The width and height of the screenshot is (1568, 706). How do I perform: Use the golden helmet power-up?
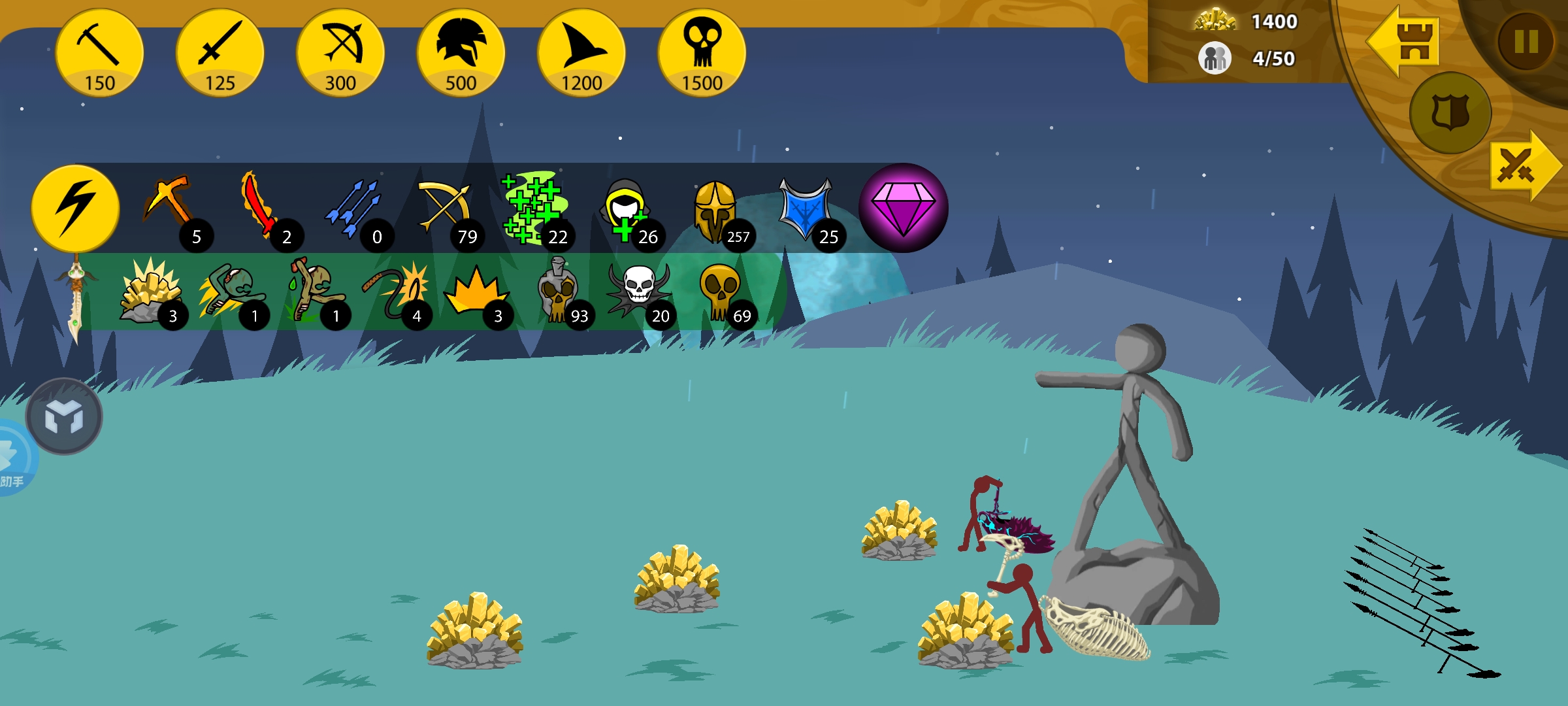pos(715,209)
